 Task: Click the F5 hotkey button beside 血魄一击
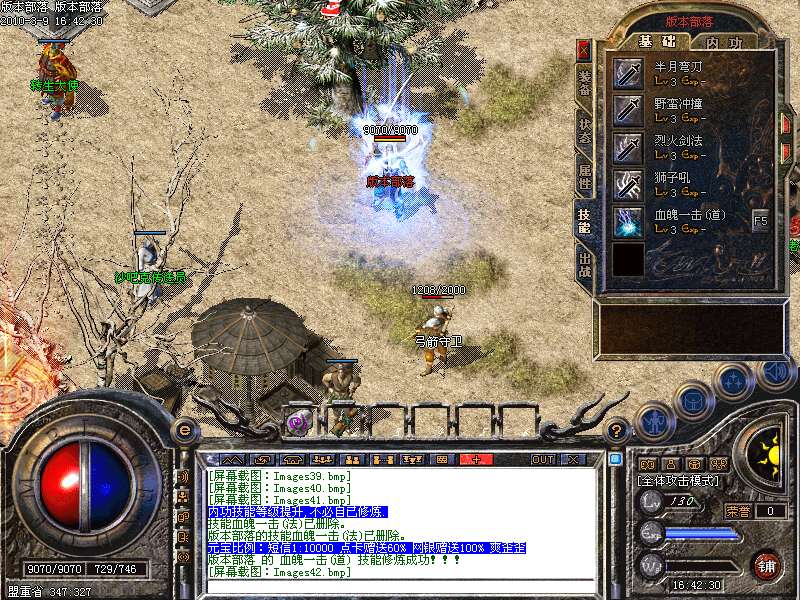761,220
